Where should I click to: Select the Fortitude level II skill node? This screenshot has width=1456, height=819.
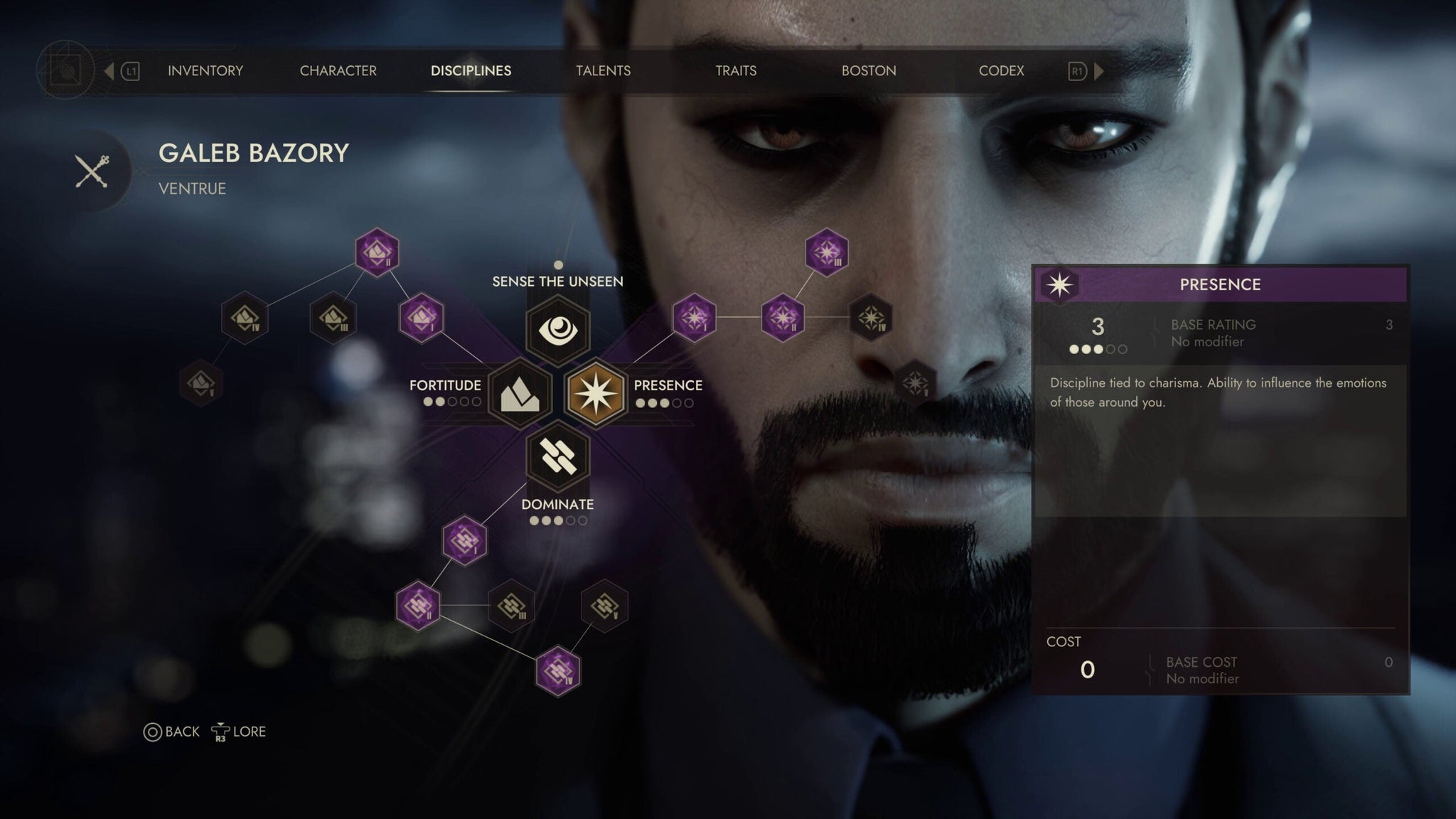pos(377,252)
